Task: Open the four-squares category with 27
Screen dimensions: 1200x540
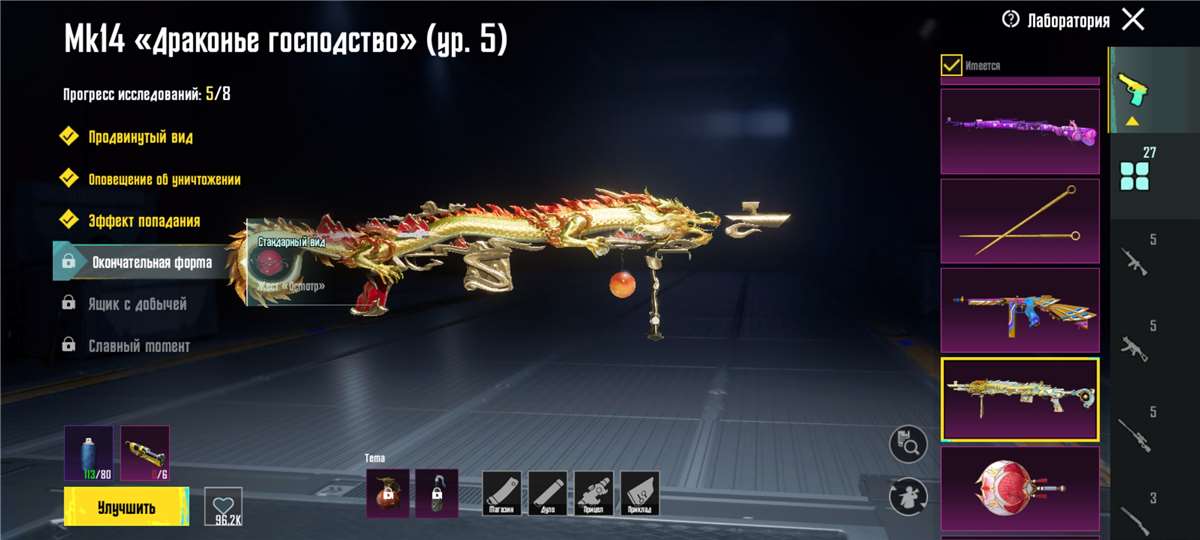Action: pos(1135,170)
